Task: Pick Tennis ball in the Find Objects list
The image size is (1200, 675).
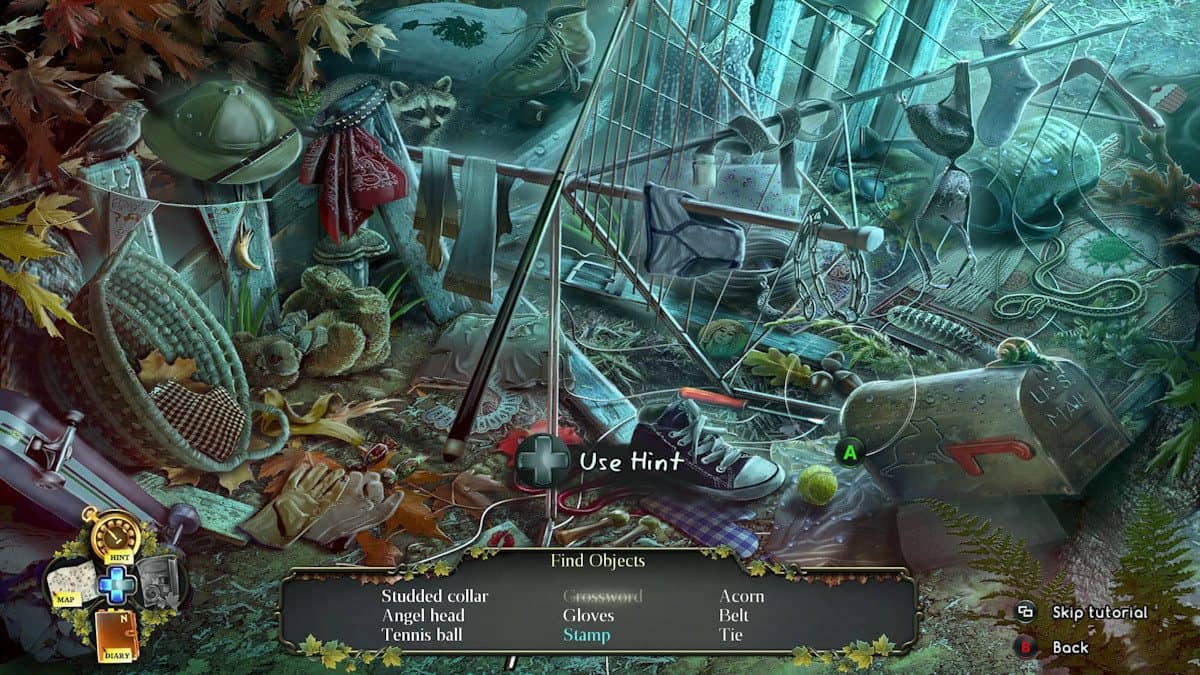Action: (x=421, y=634)
